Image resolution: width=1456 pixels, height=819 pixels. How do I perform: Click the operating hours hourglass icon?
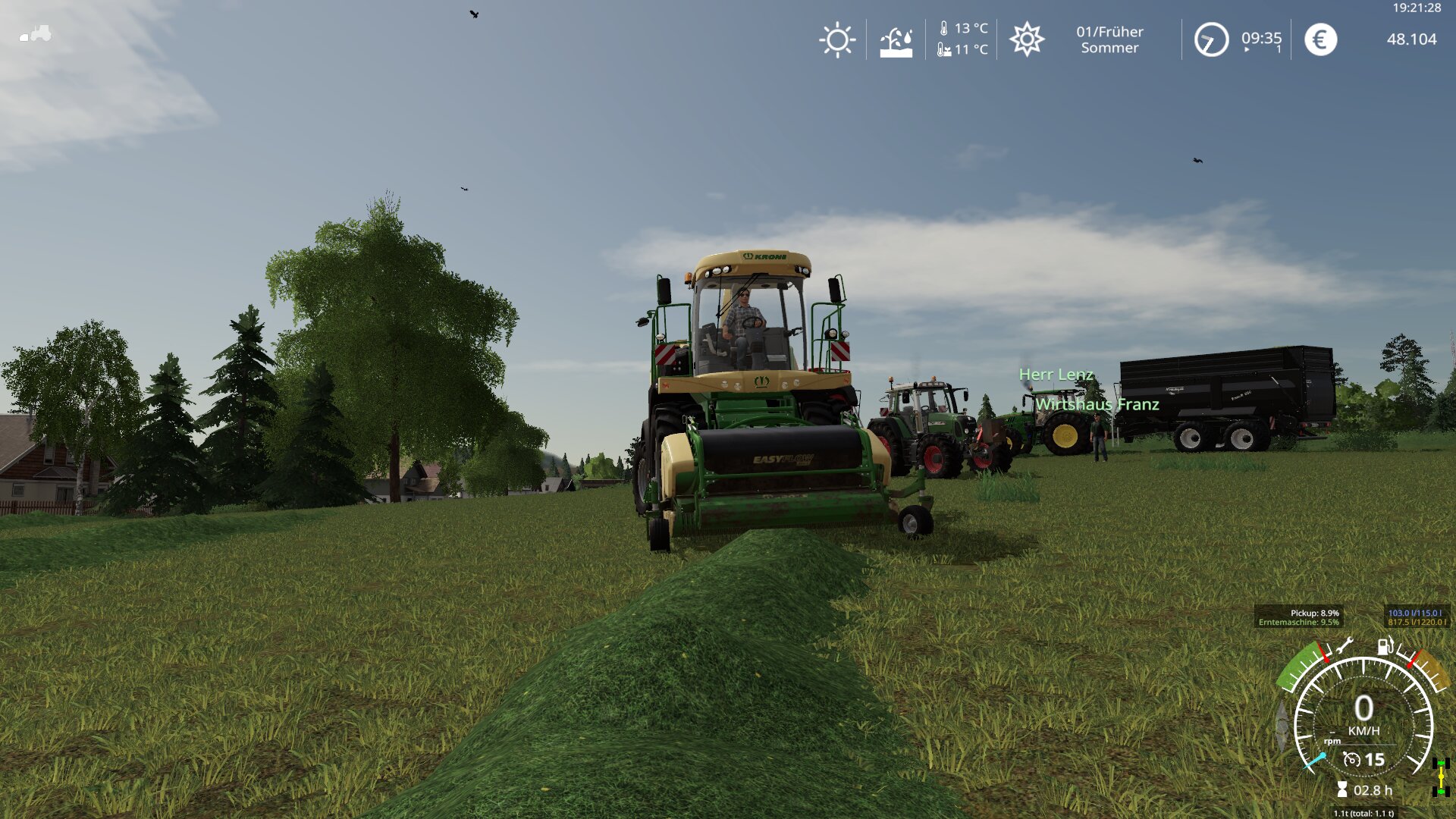click(x=1342, y=790)
